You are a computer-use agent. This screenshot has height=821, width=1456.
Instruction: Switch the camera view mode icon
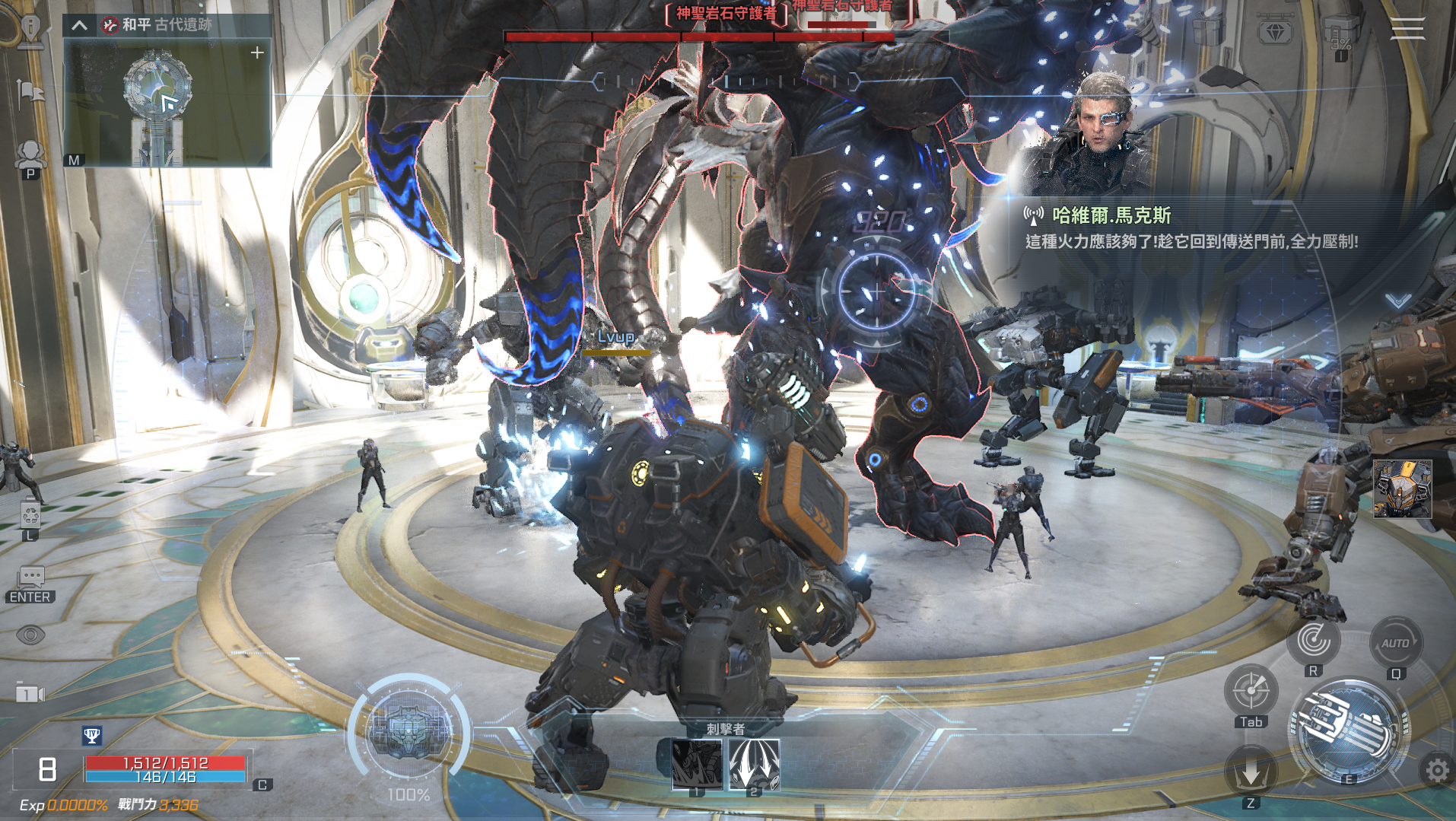pyautogui.click(x=30, y=694)
